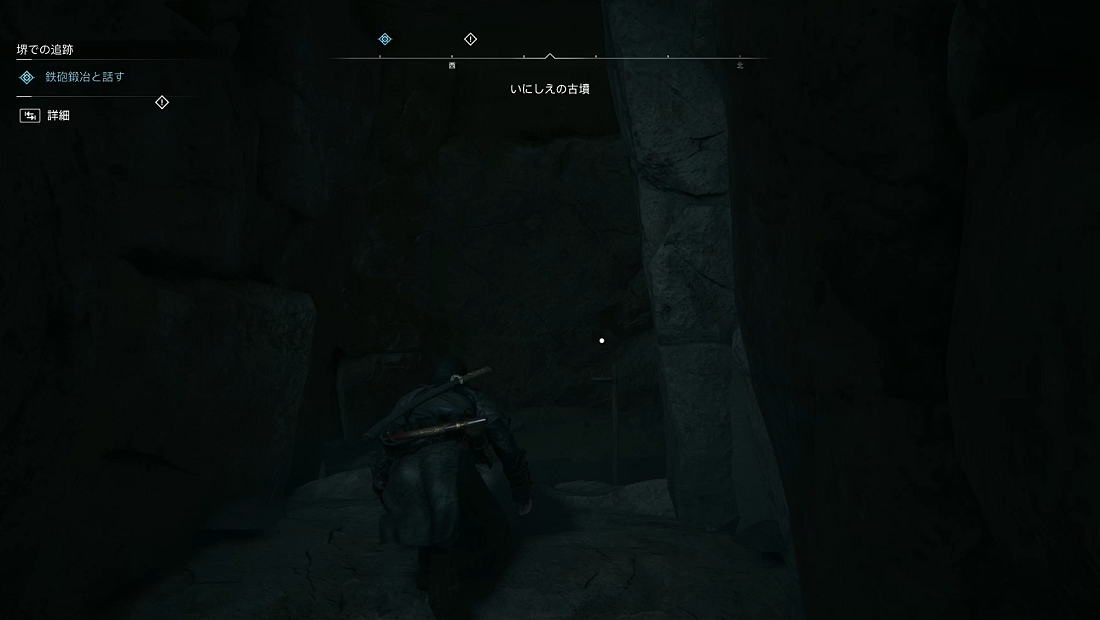Select the 堺での追跡 quest title
1100x620 pixels.
click(x=45, y=49)
